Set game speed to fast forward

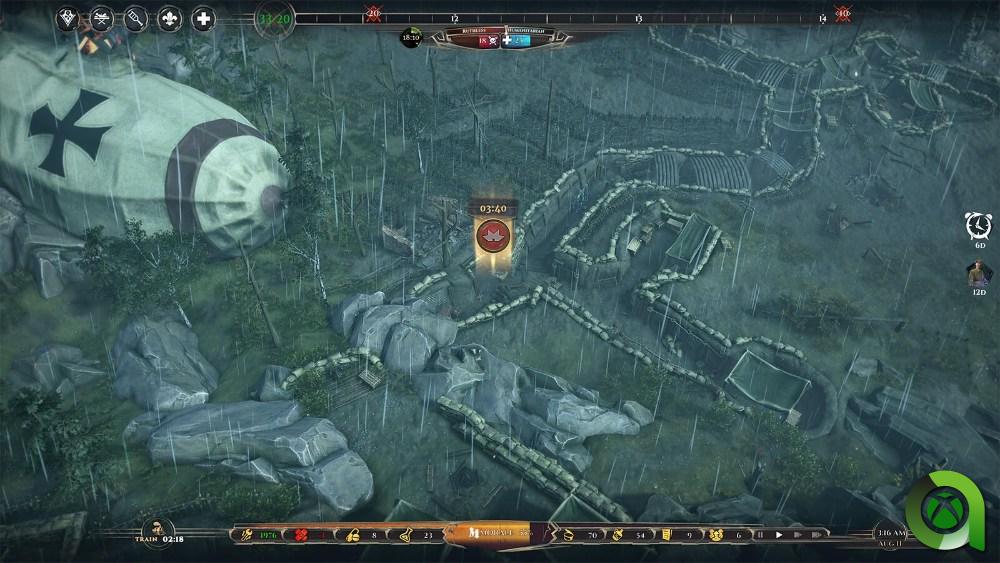click(x=798, y=535)
